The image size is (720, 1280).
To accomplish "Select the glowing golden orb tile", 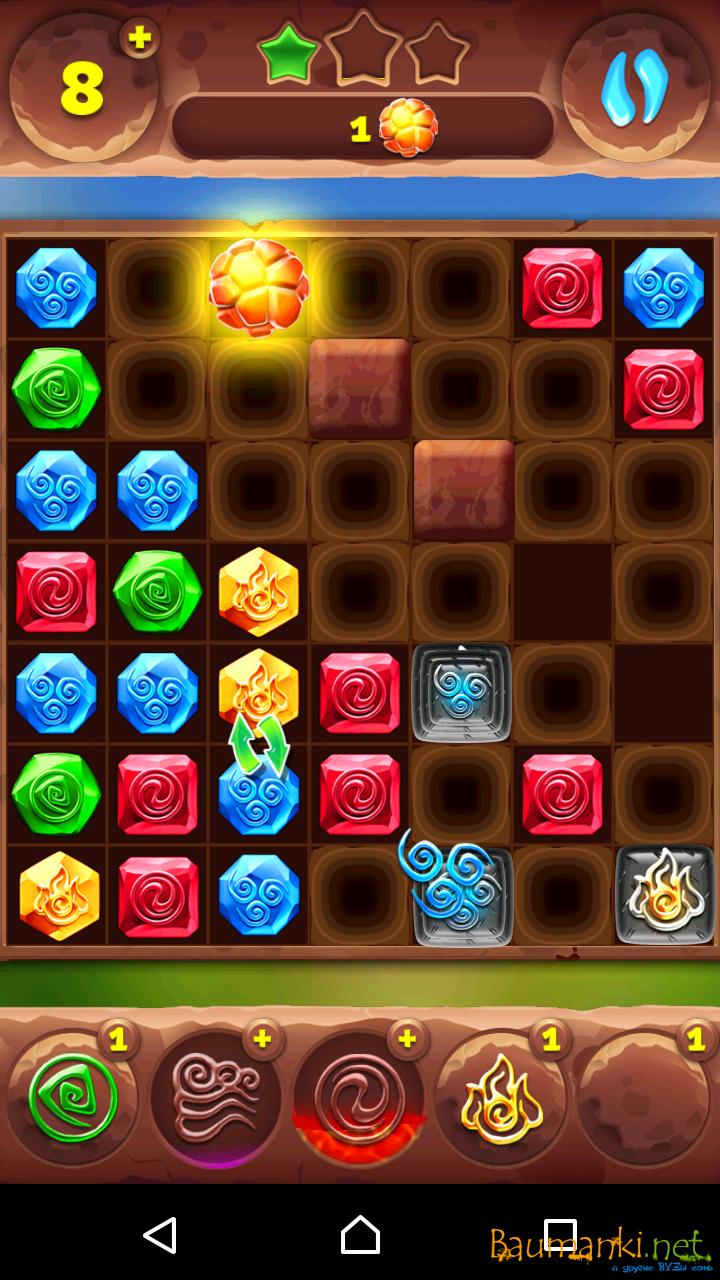I will coord(259,287).
